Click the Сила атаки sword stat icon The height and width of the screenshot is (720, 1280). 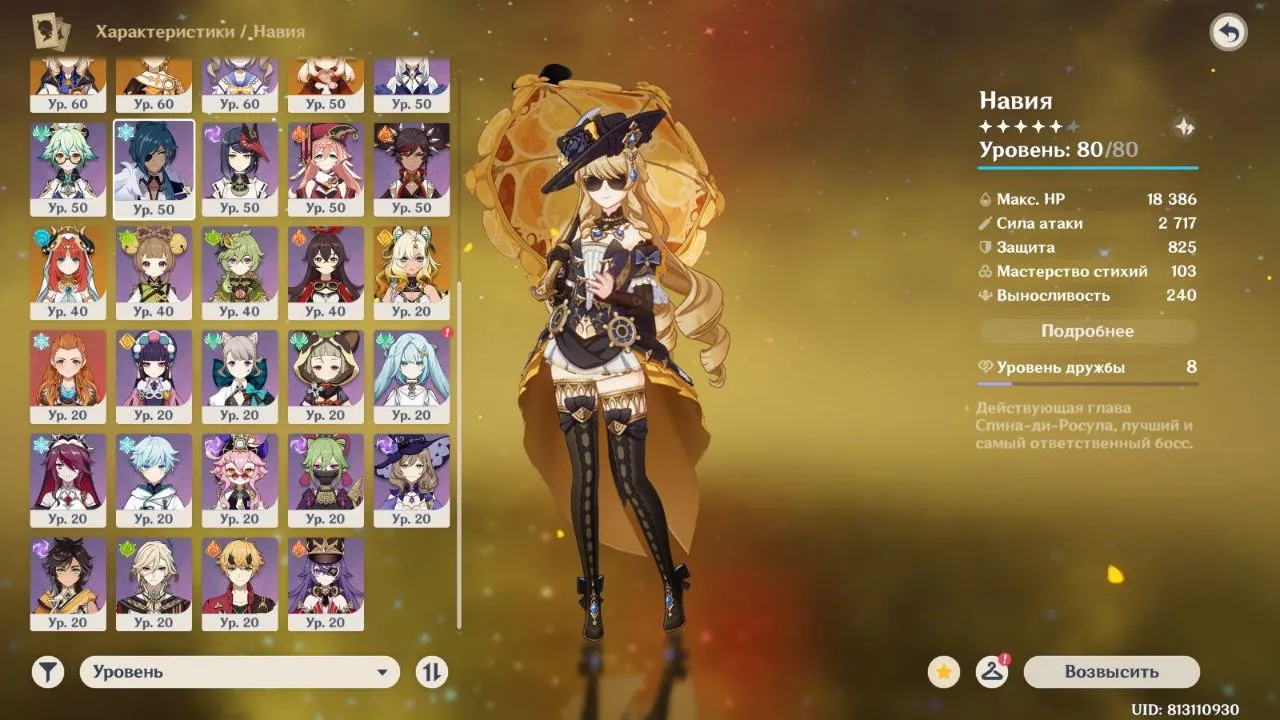tap(986, 223)
